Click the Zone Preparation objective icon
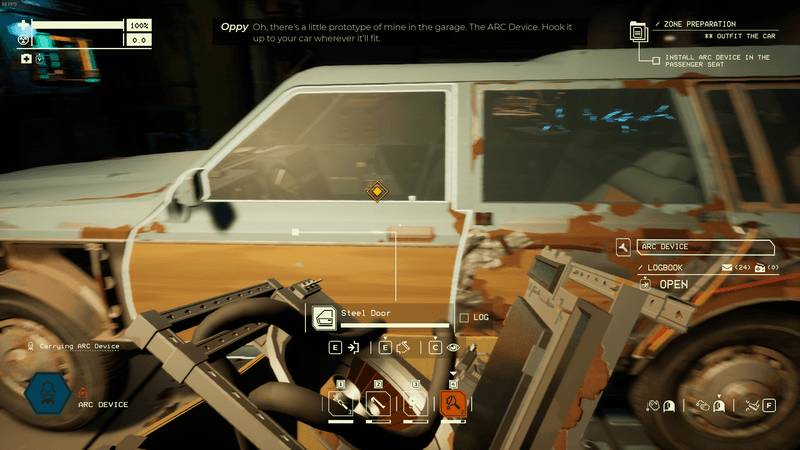800x450 pixels. coord(639,32)
